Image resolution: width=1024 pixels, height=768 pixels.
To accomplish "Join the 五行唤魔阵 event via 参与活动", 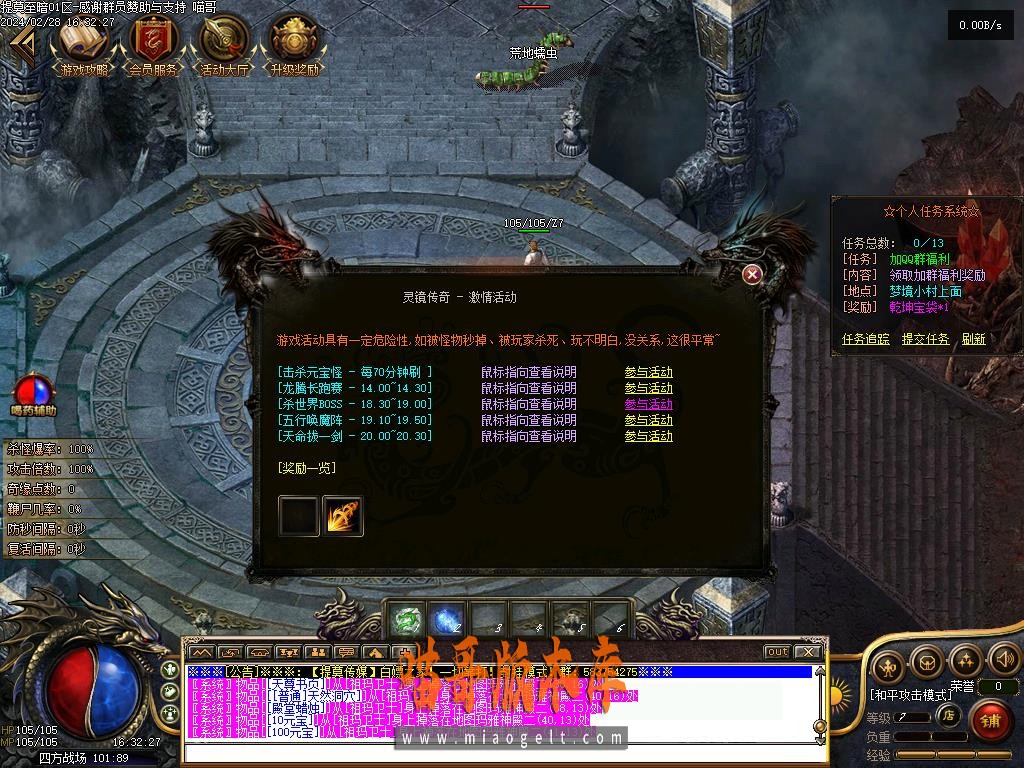I will (x=648, y=420).
